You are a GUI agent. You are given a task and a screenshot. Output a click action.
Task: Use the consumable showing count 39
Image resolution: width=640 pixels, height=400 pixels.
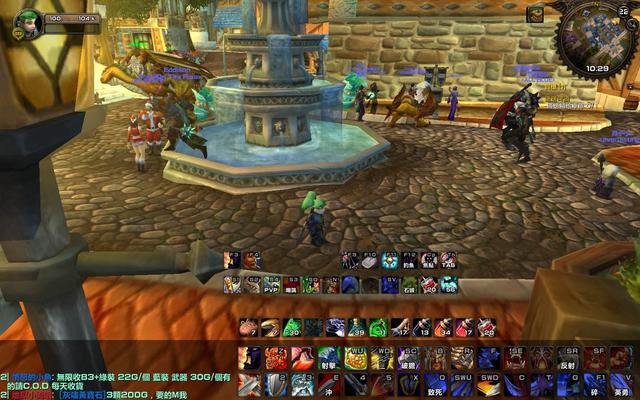(356, 328)
